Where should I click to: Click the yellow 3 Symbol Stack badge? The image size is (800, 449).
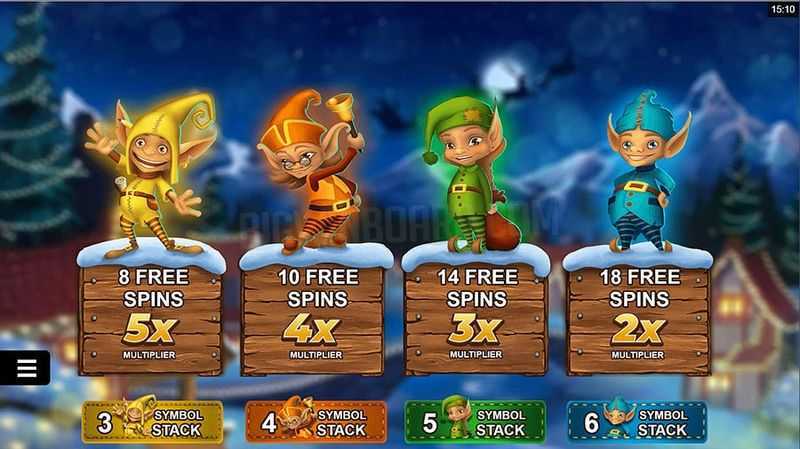[x=152, y=422]
